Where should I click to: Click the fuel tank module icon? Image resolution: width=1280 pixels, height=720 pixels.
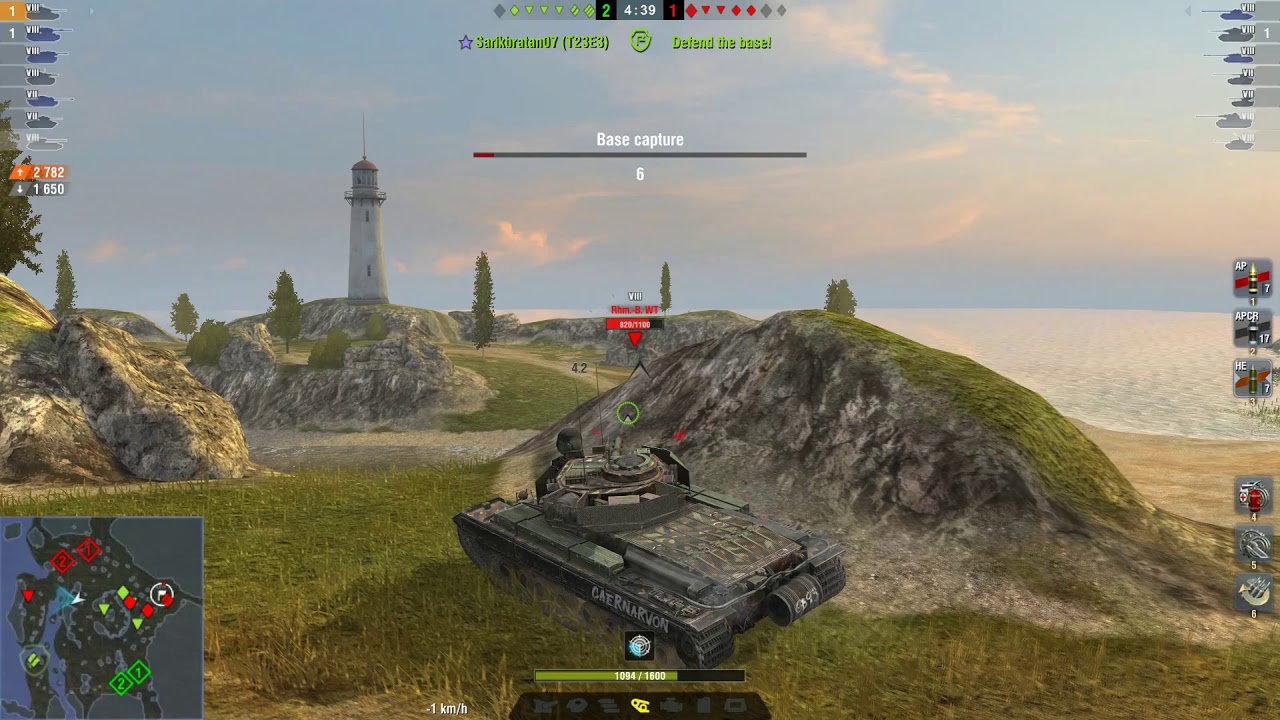tap(703, 705)
